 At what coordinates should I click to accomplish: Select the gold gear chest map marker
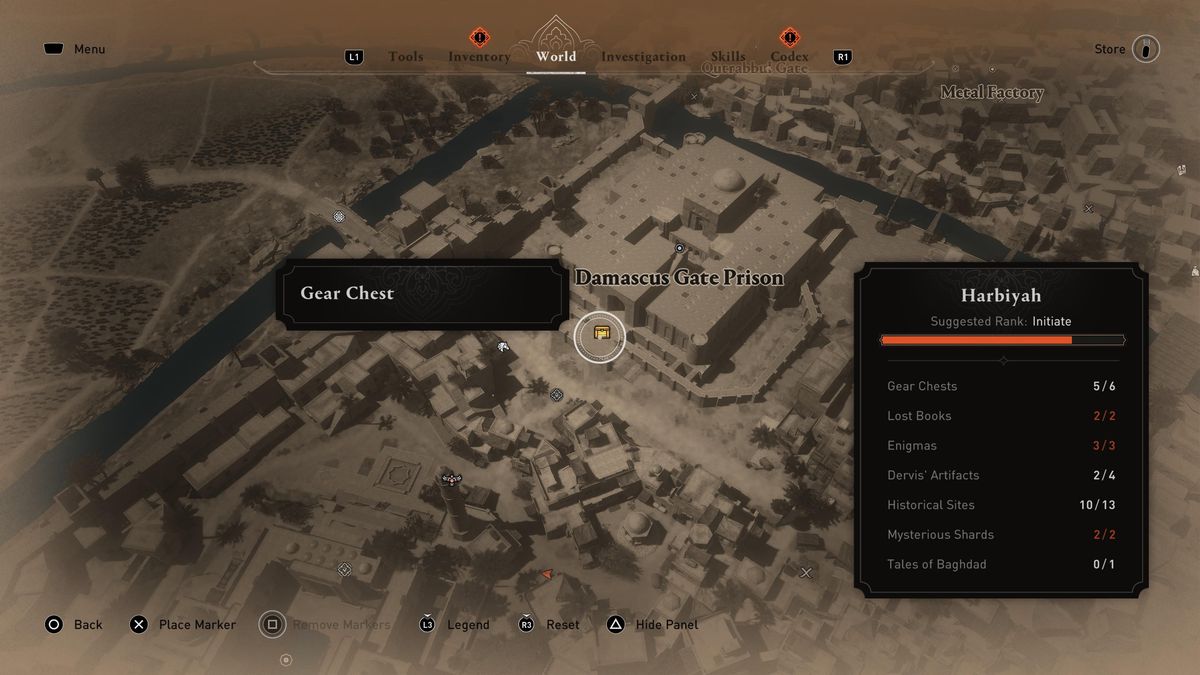coord(600,336)
